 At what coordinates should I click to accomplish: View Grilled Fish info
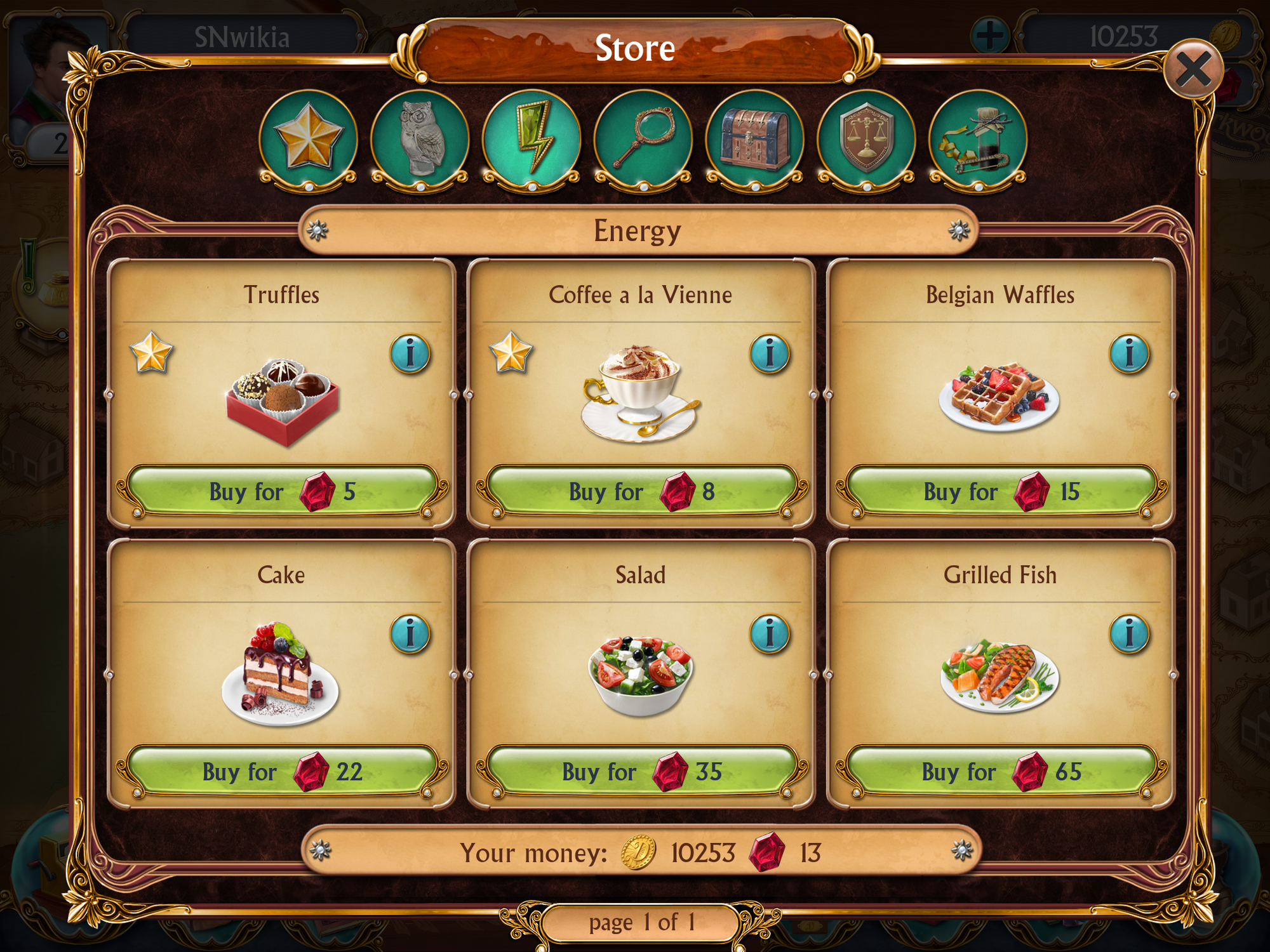[1129, 634]
